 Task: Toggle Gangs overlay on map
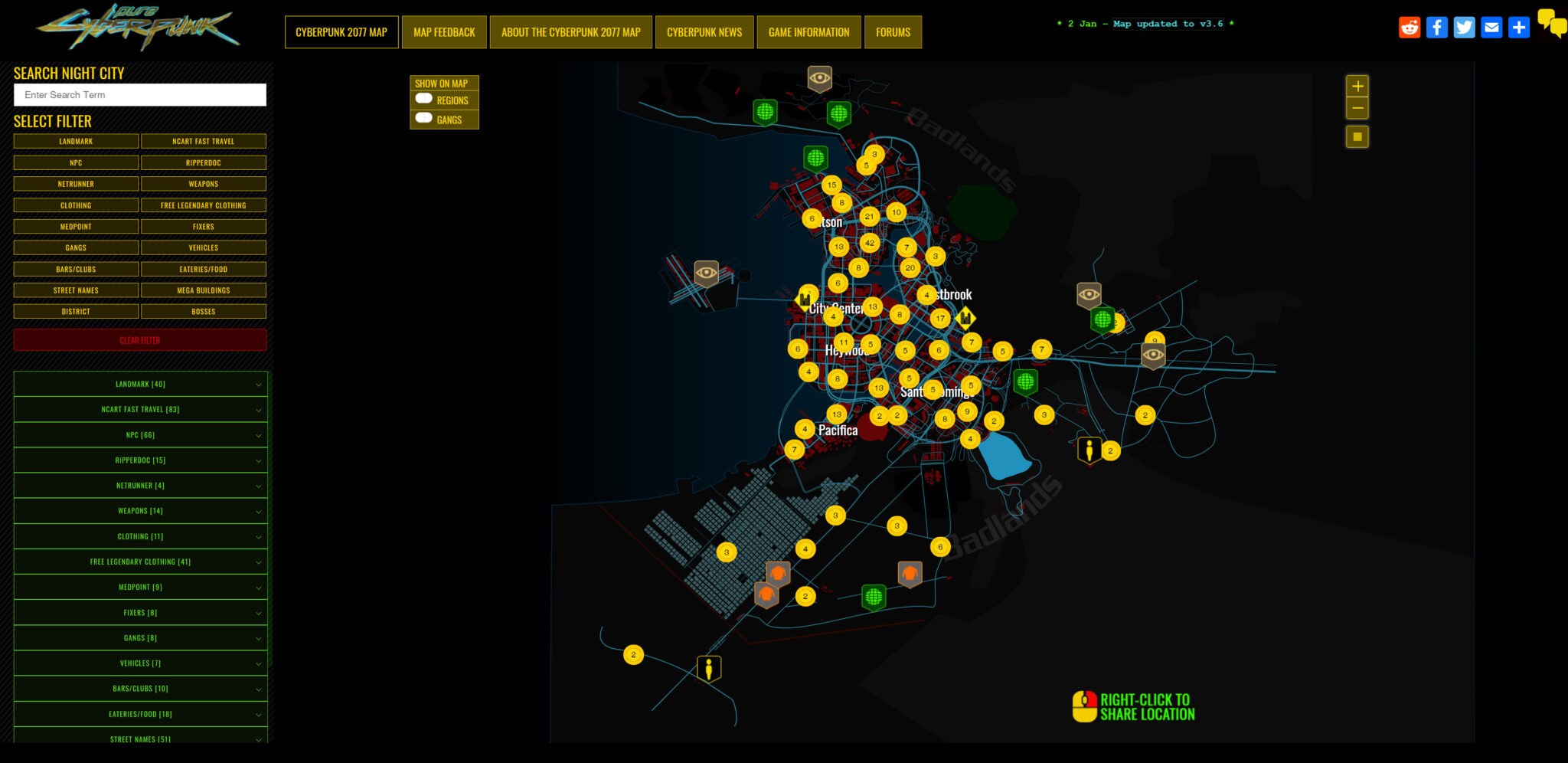[x=424, y=119]
